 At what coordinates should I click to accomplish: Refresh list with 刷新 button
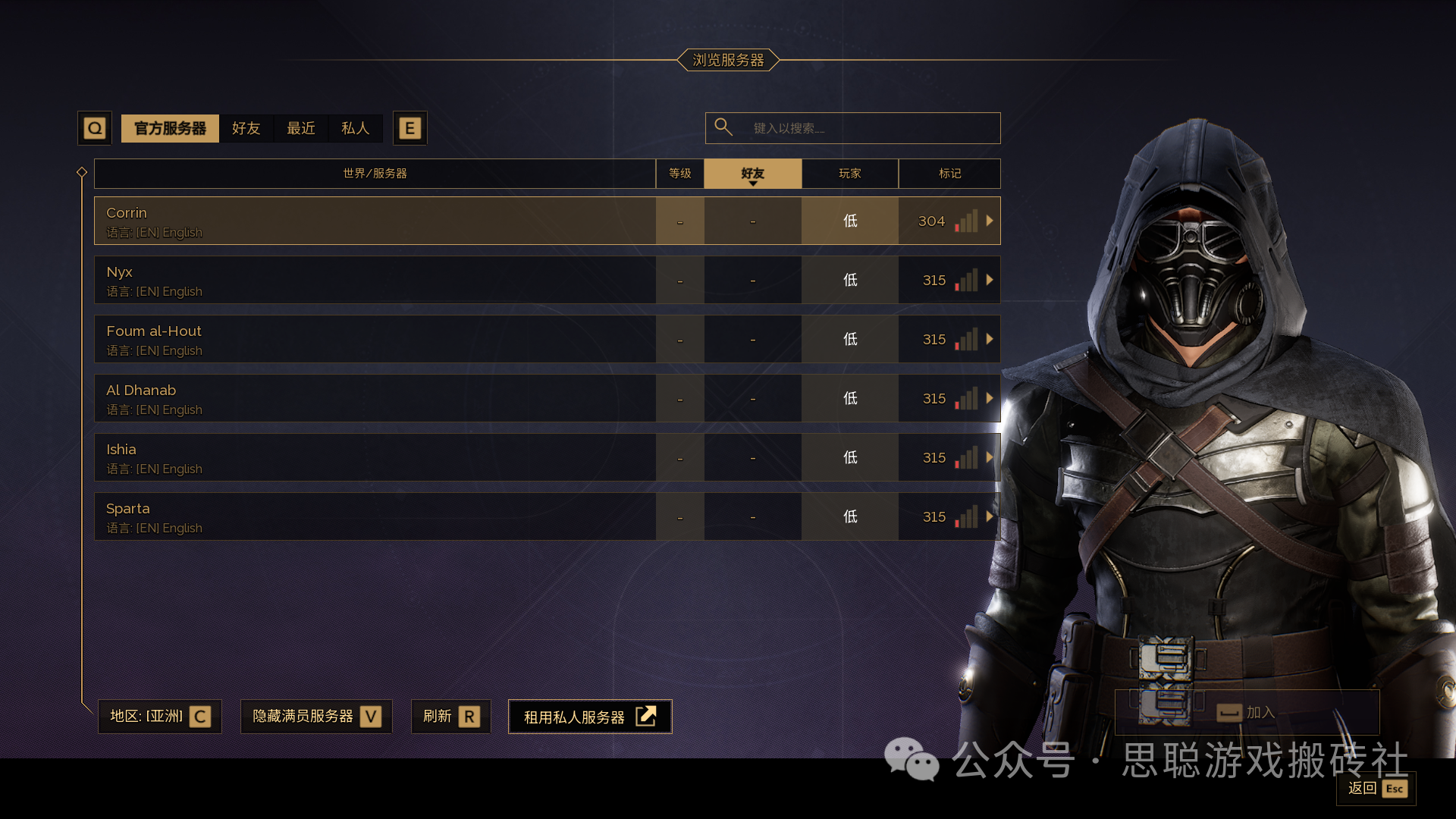451,717
